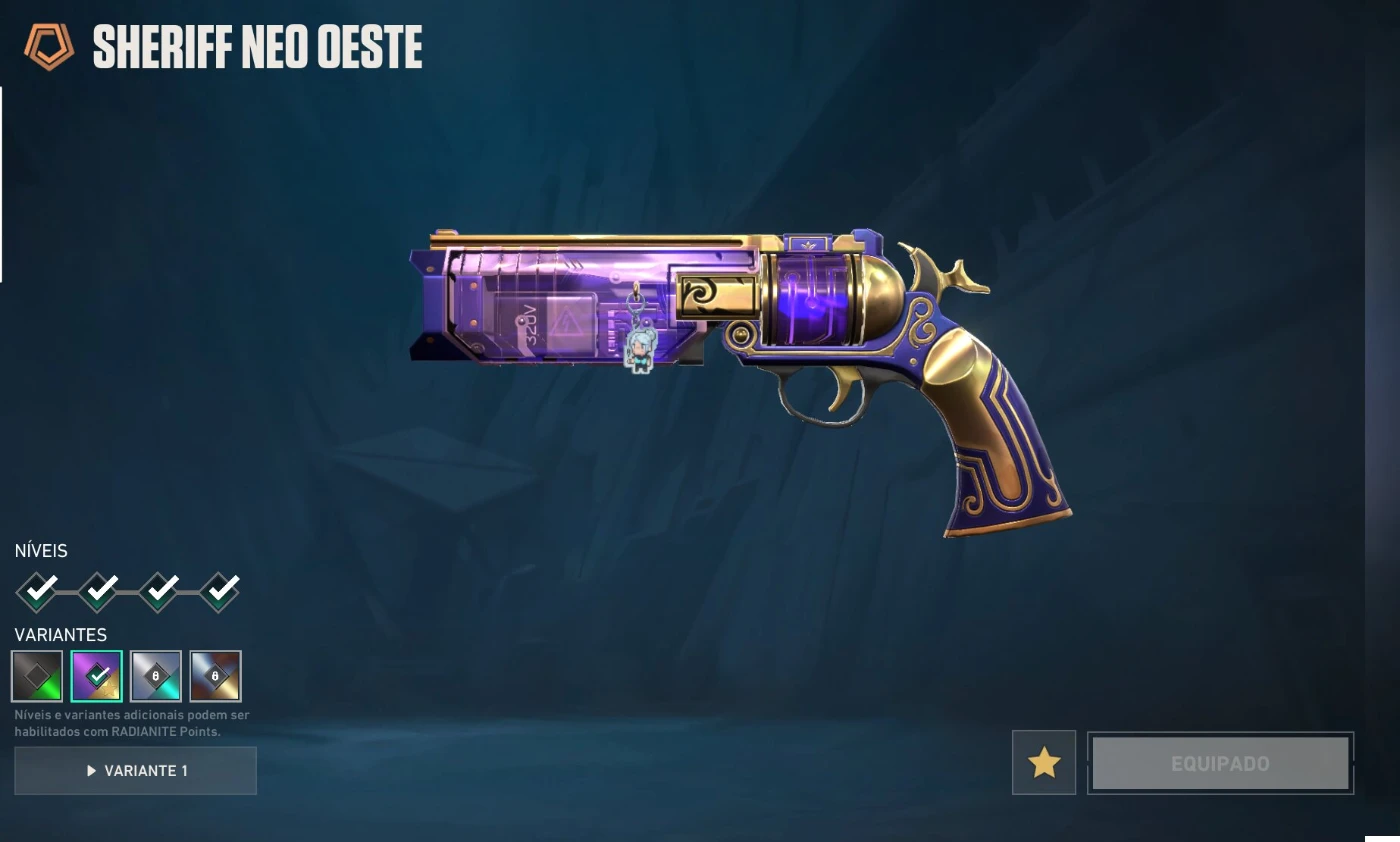Choose the last level checkmark under Níveis
Screen dimensions: 1400x842
(220, 592)
